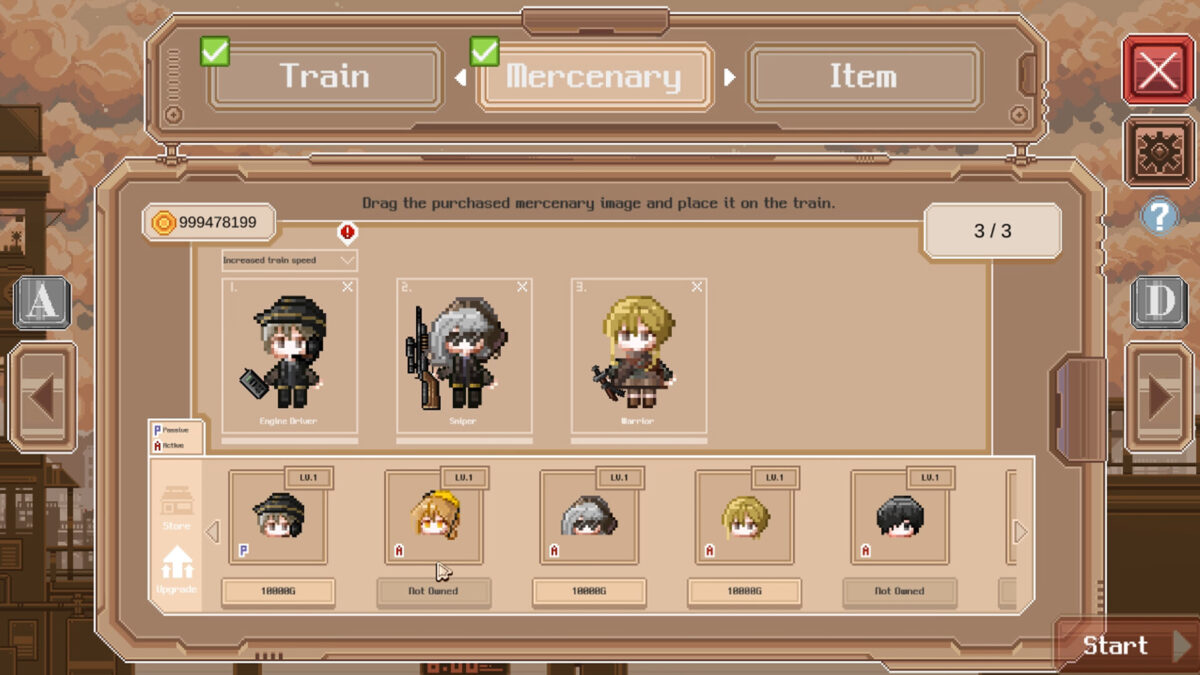Remove the Sniper from slot 2
The width and height of the screenshot is (1200, 675).
pos(522,287)
